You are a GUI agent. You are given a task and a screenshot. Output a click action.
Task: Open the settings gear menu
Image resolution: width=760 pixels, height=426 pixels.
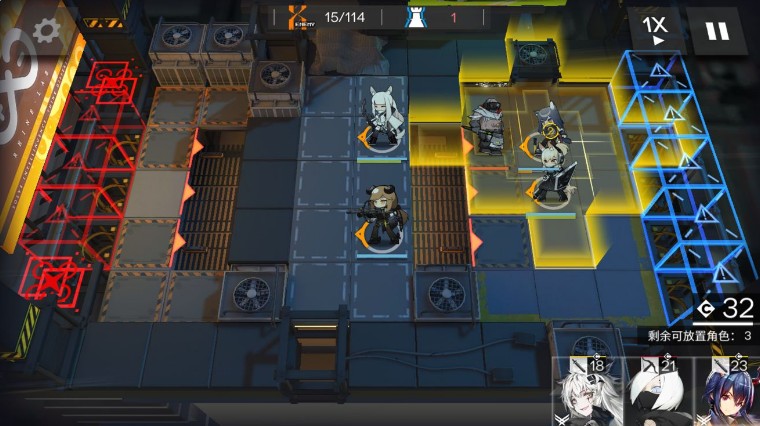point(45,30)
